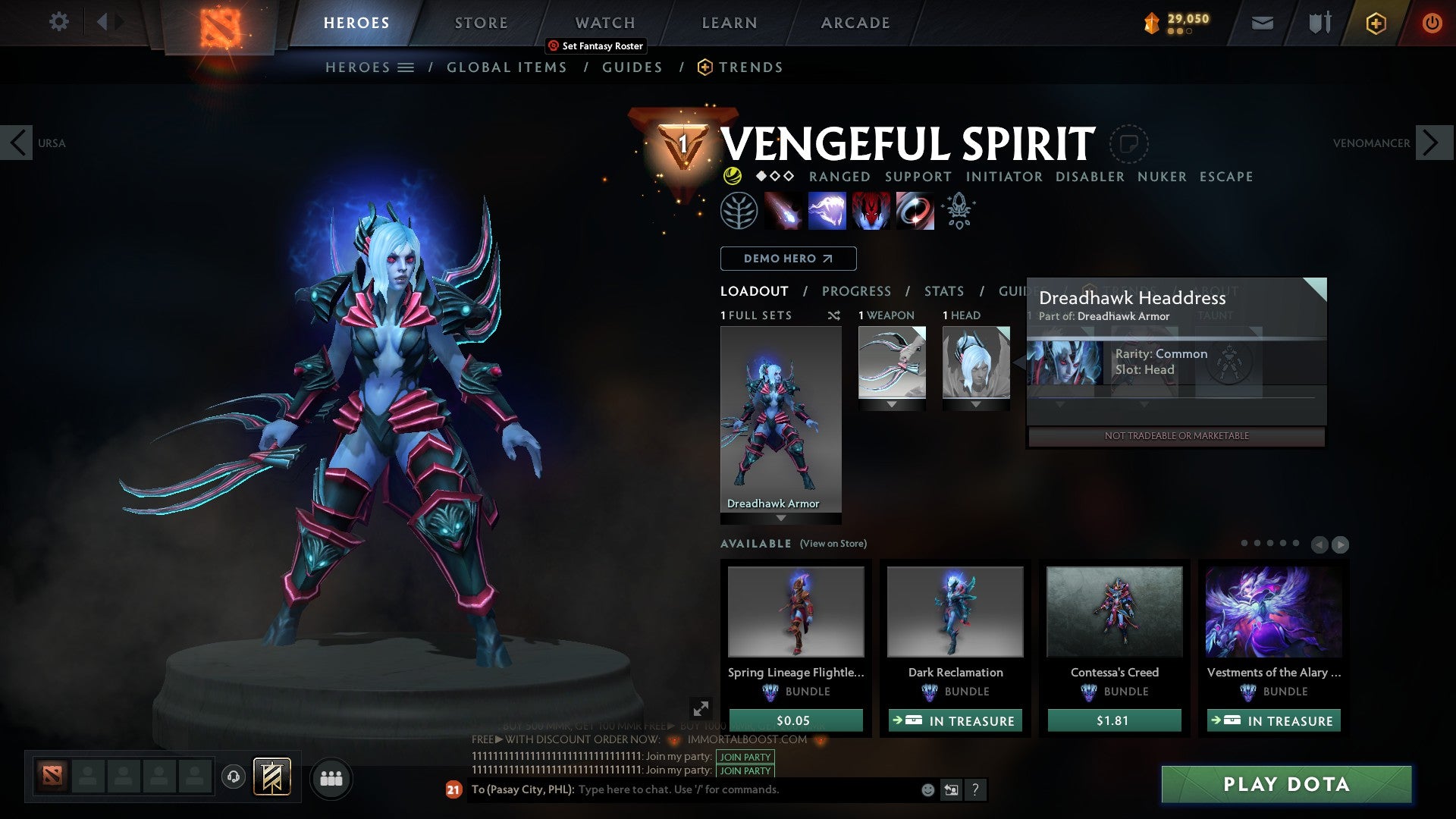Select the Wave of Terror ability icon
1456x819 pixels.
point(828,210)
